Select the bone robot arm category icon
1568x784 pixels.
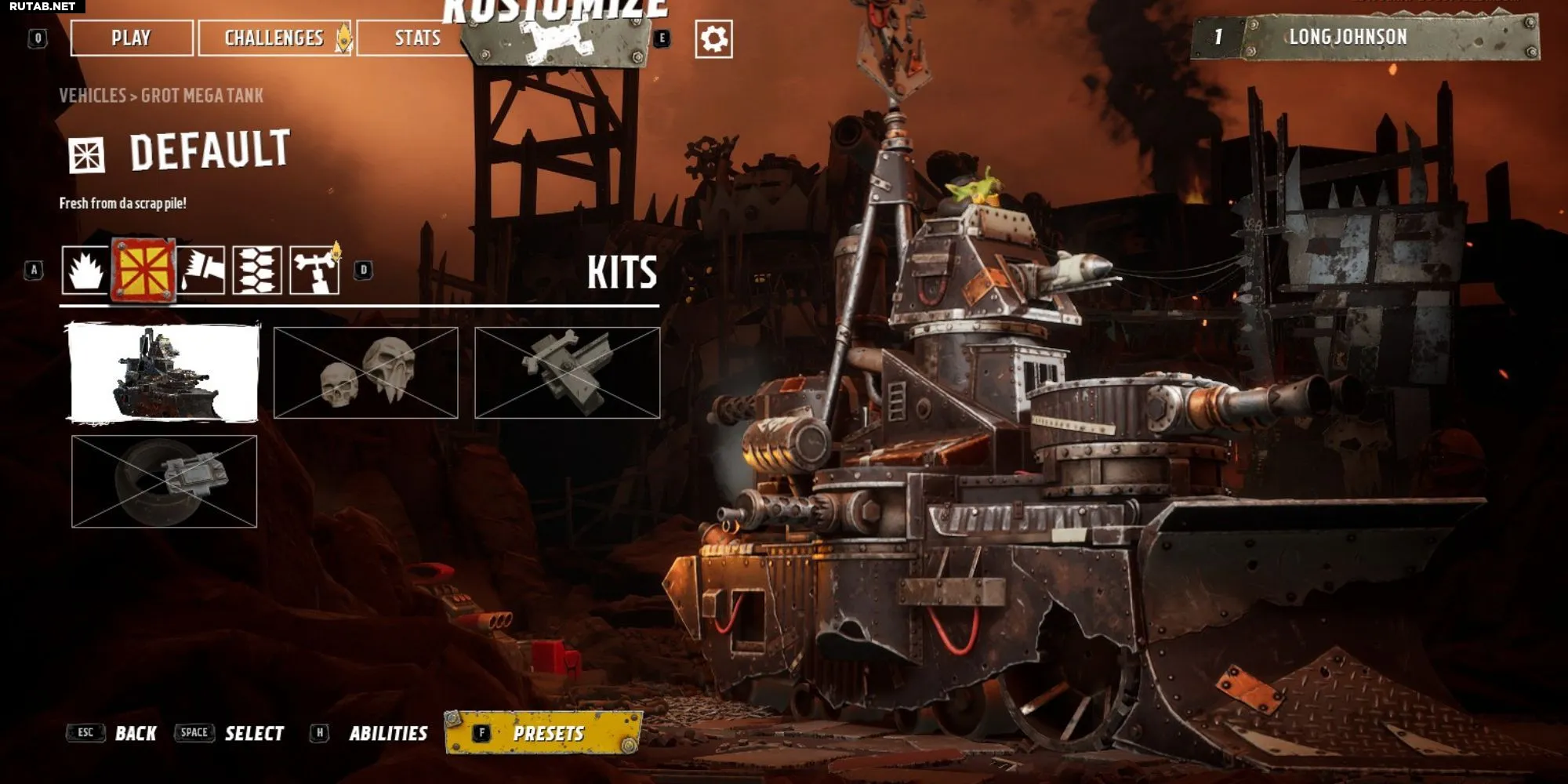(314, 270)
